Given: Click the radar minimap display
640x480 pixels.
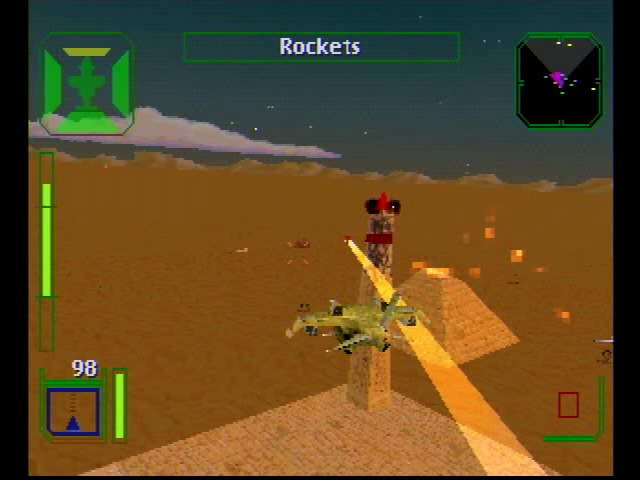Looking at the screenshot, I should pos(559,80).
